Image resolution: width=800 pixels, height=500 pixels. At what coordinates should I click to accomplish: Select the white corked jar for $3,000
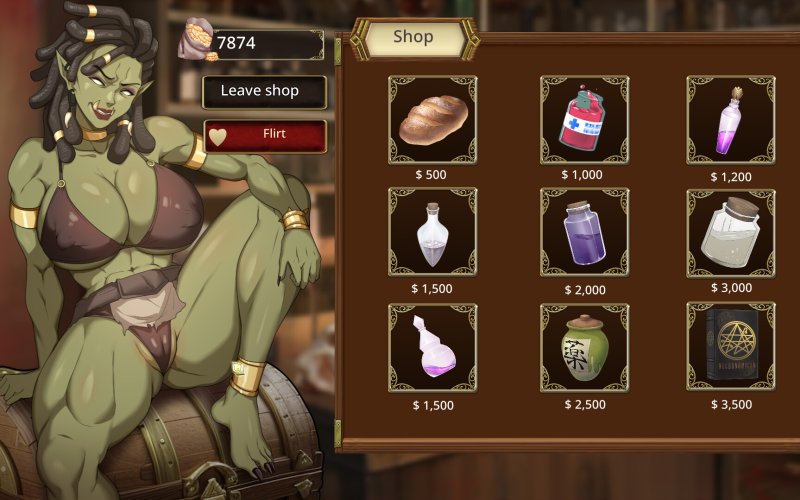(x=730, y=232)
